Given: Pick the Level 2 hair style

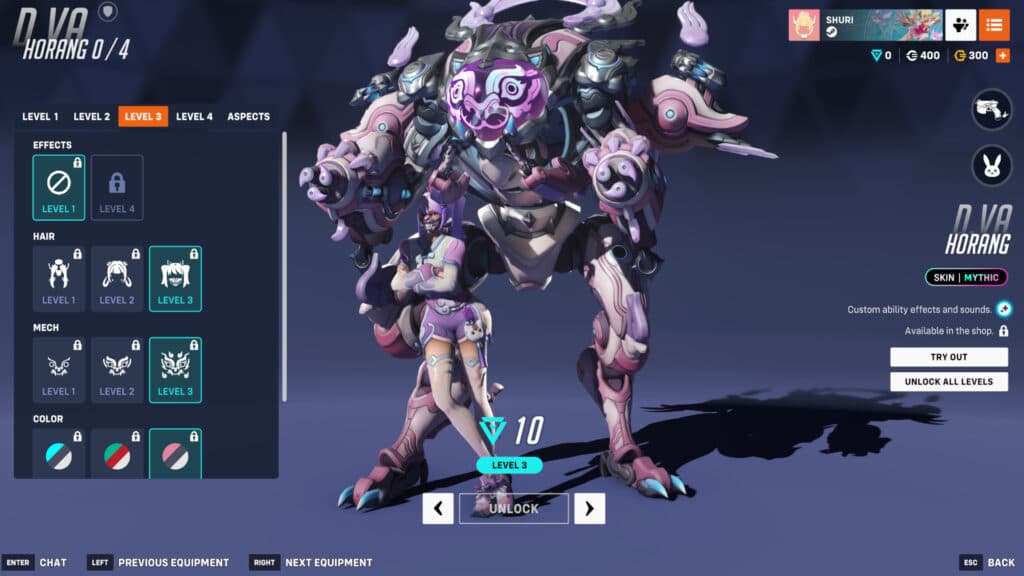Looking at the screenshot, I should pyautogui.click(x=117, y=278).
